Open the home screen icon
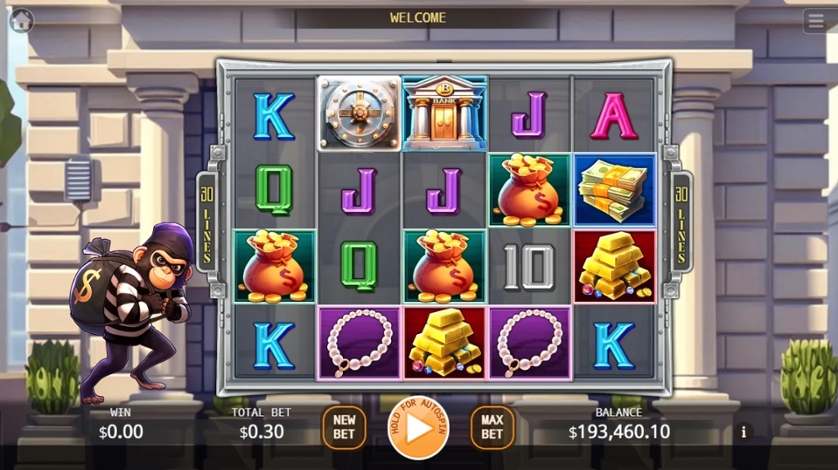 [x=21, y=19]
